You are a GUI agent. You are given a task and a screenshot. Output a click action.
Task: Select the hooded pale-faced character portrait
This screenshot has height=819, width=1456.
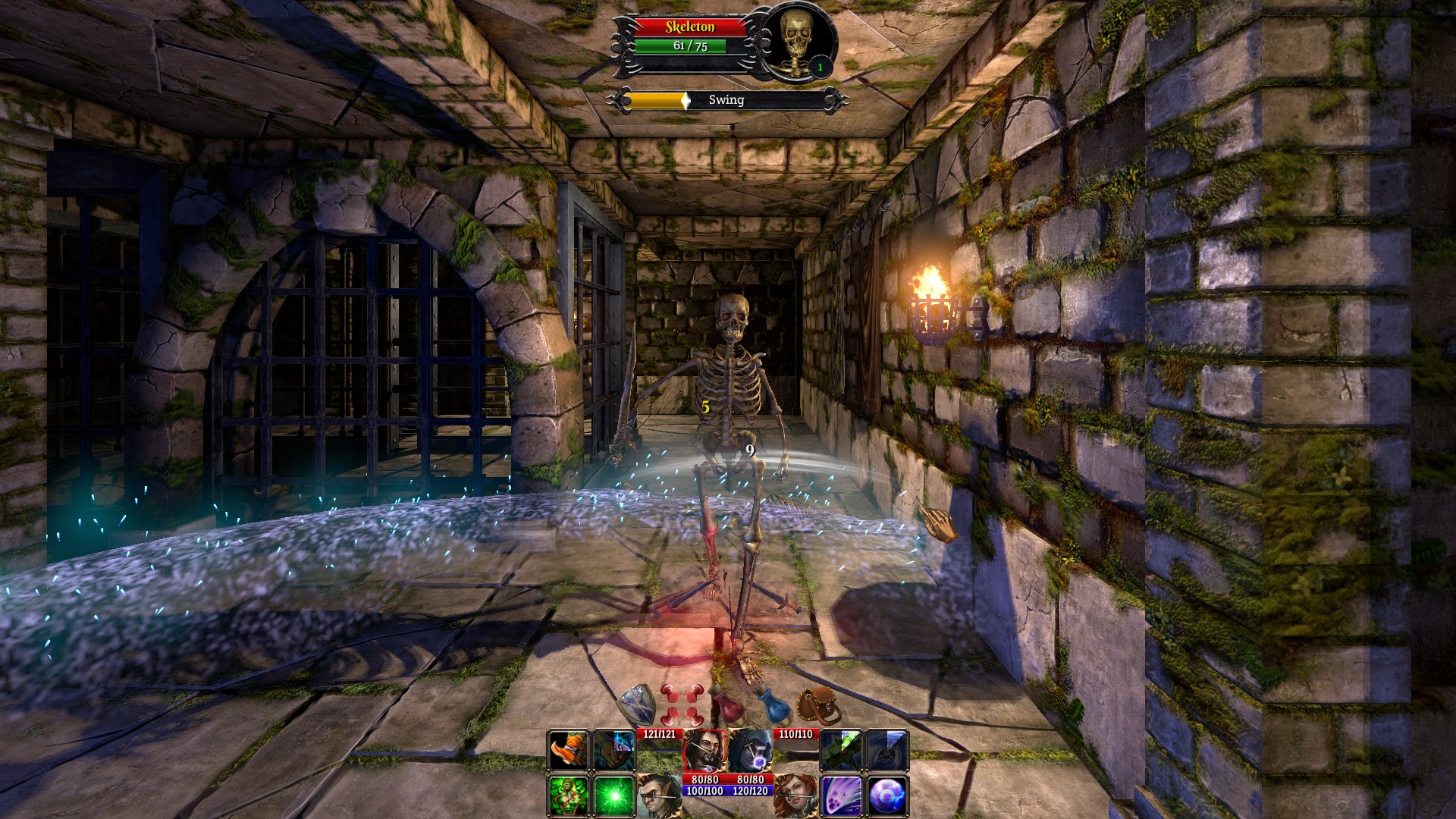pyautogui.click(x=750, y=751)
